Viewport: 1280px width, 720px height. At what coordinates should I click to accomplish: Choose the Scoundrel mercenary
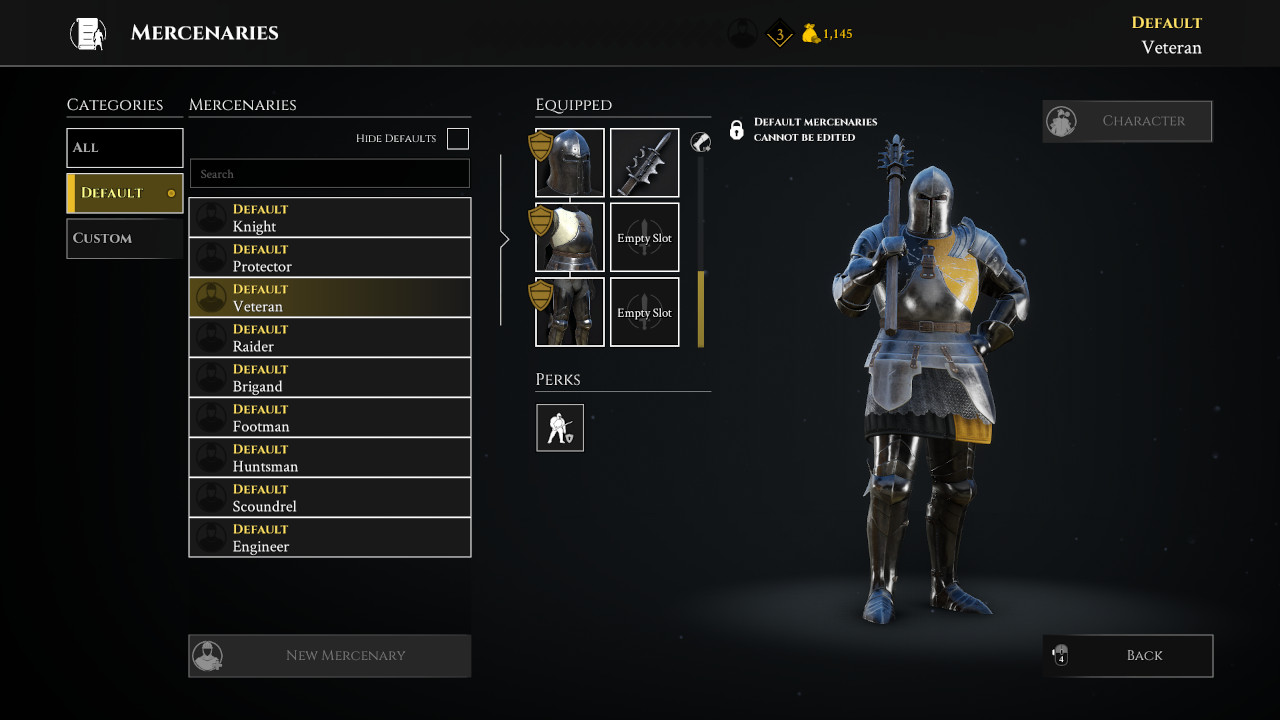tap(330, 498)
